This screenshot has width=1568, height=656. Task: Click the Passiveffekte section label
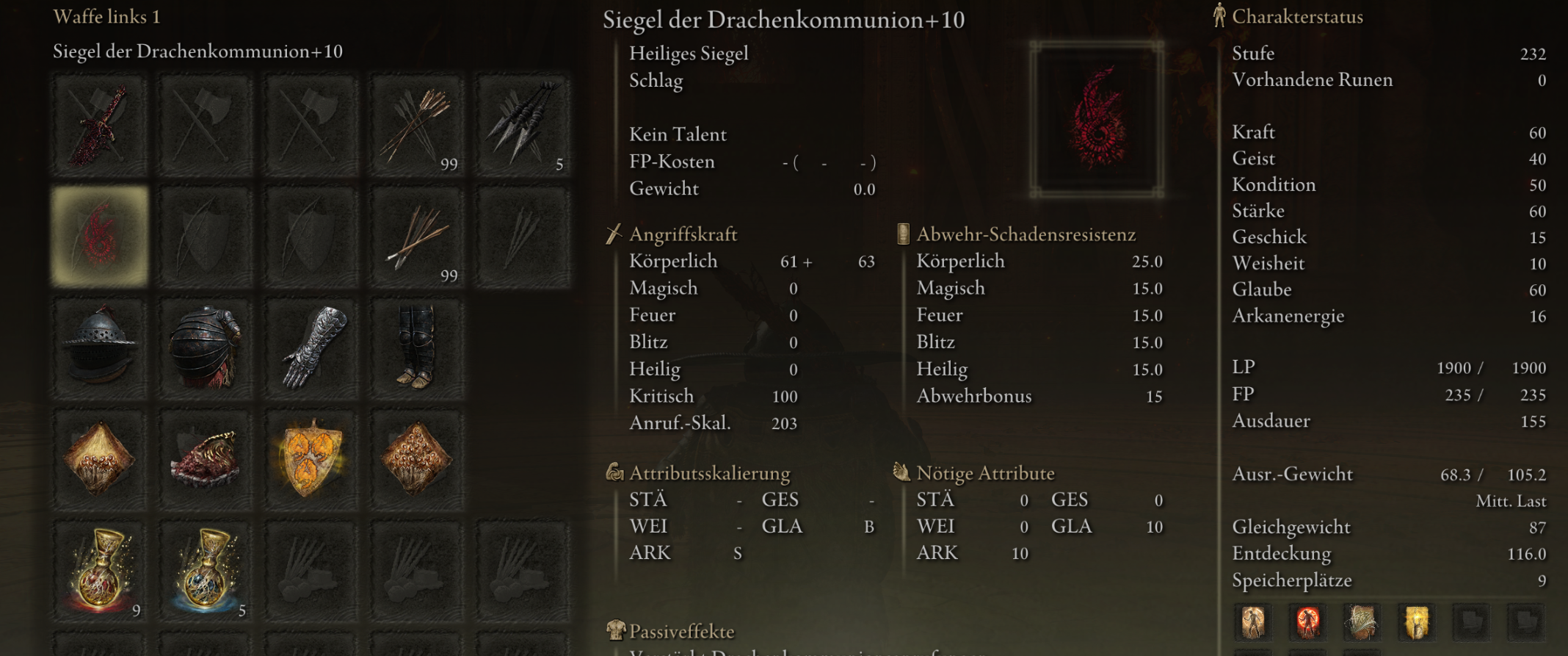coord(681,631)
